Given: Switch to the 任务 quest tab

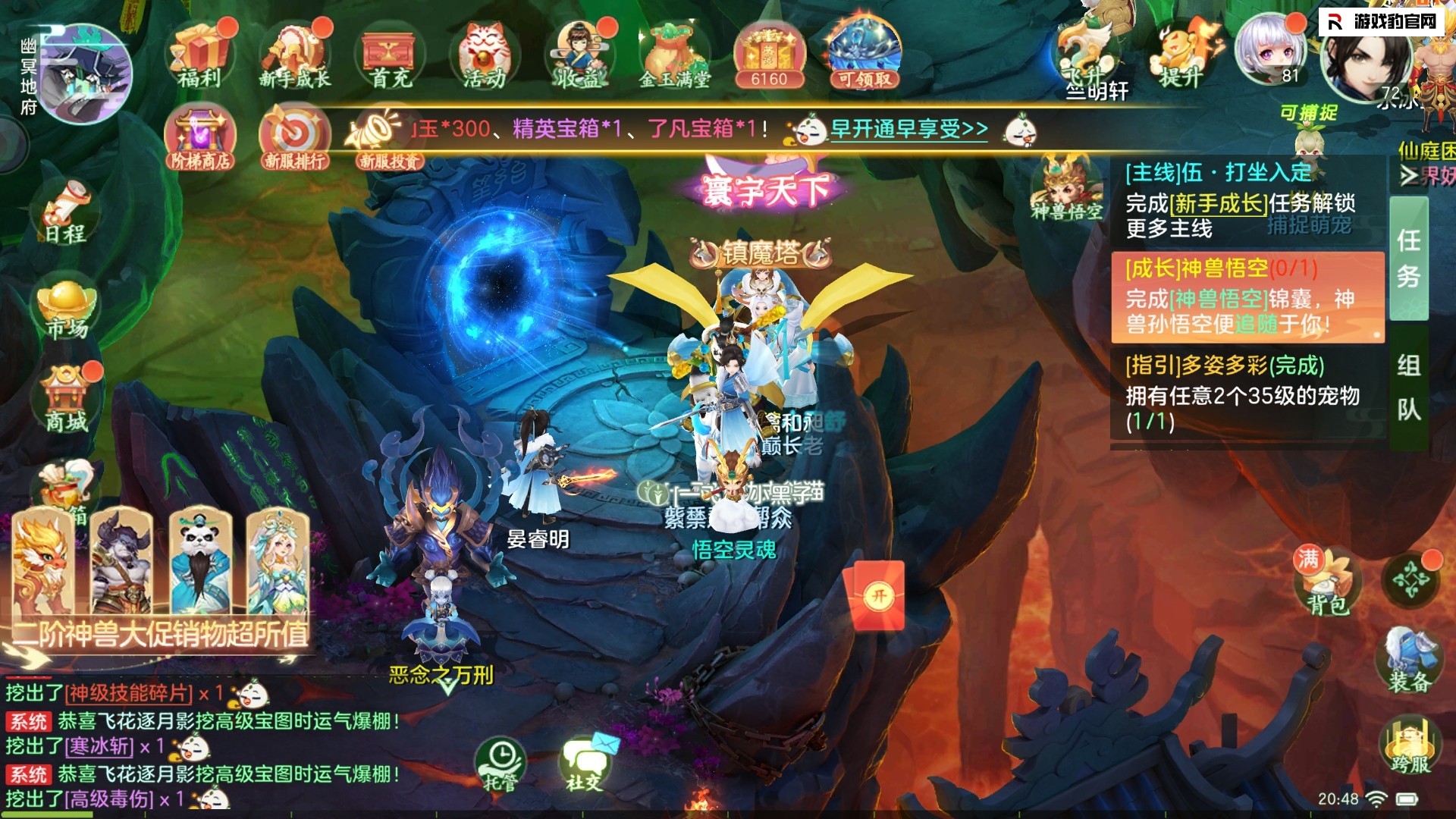Looking at the screenshot, I should point(1408,259).
